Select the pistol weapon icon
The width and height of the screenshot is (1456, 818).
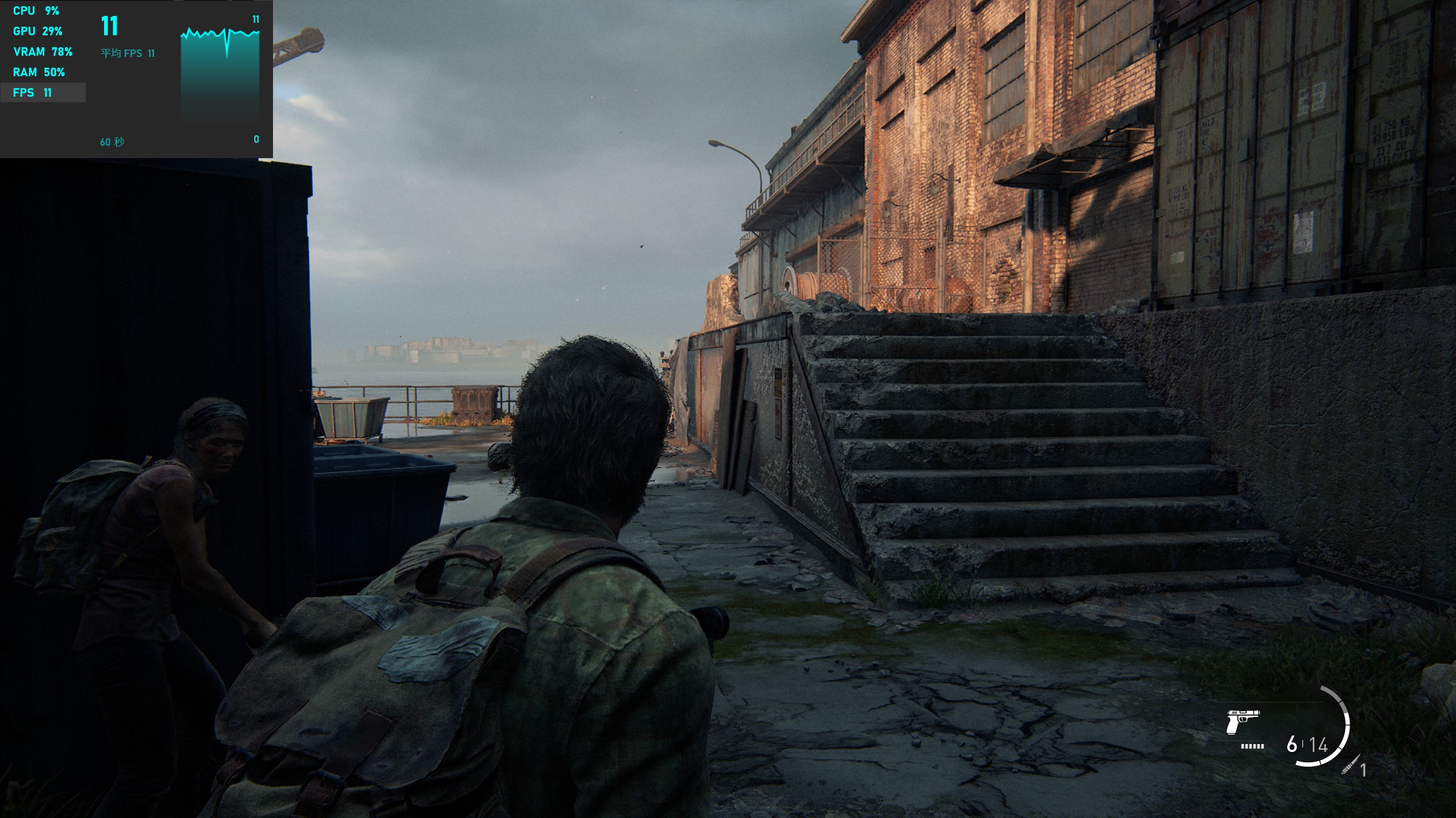(1242, 722)
